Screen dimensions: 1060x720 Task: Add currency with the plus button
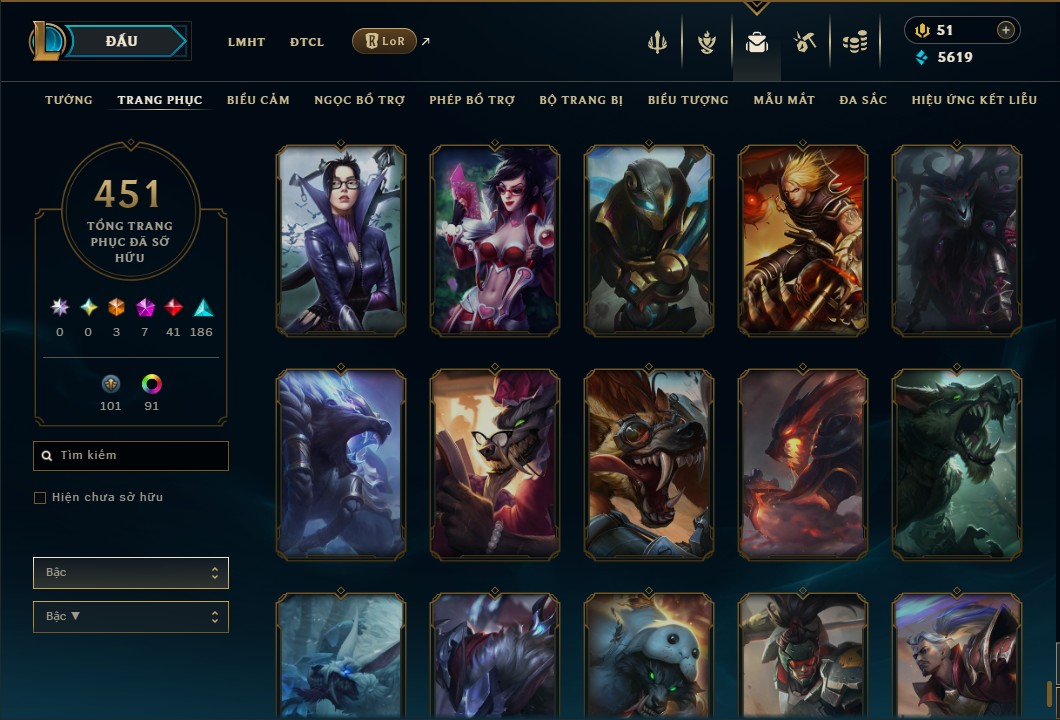point(1005,31)
